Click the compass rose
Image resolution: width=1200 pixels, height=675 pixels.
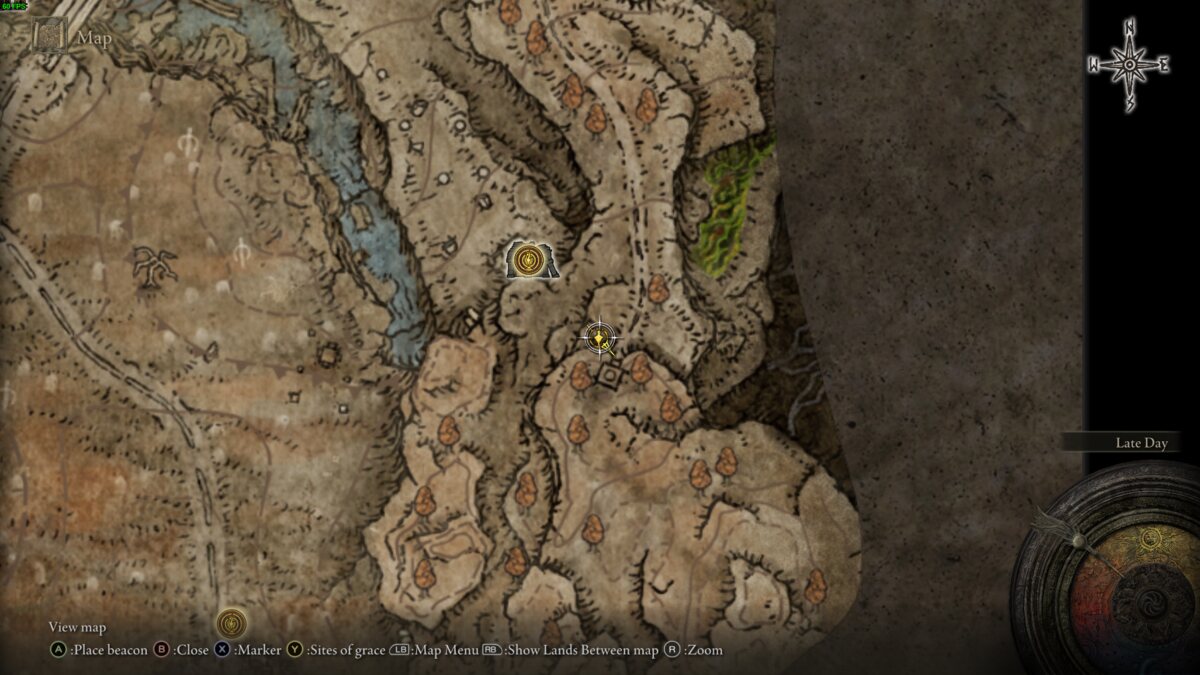coord(1129,65)
